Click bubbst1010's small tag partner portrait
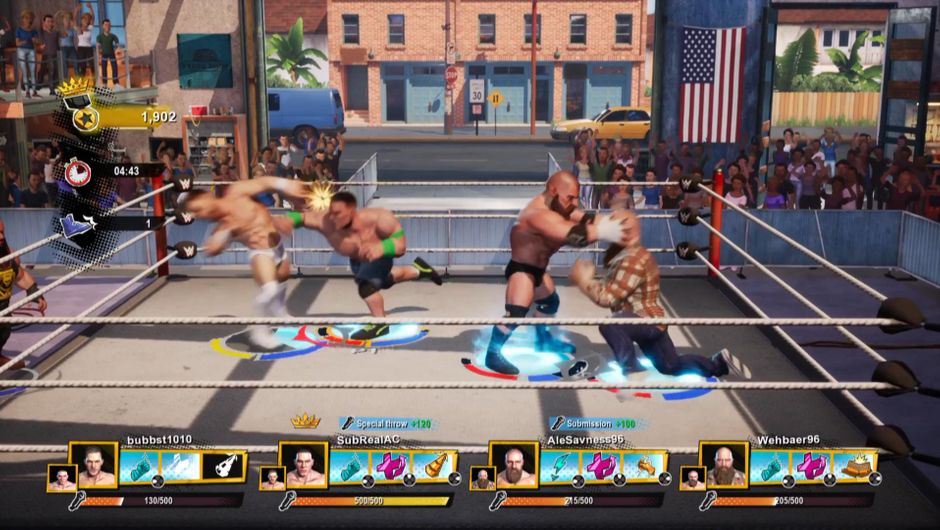 62,478
